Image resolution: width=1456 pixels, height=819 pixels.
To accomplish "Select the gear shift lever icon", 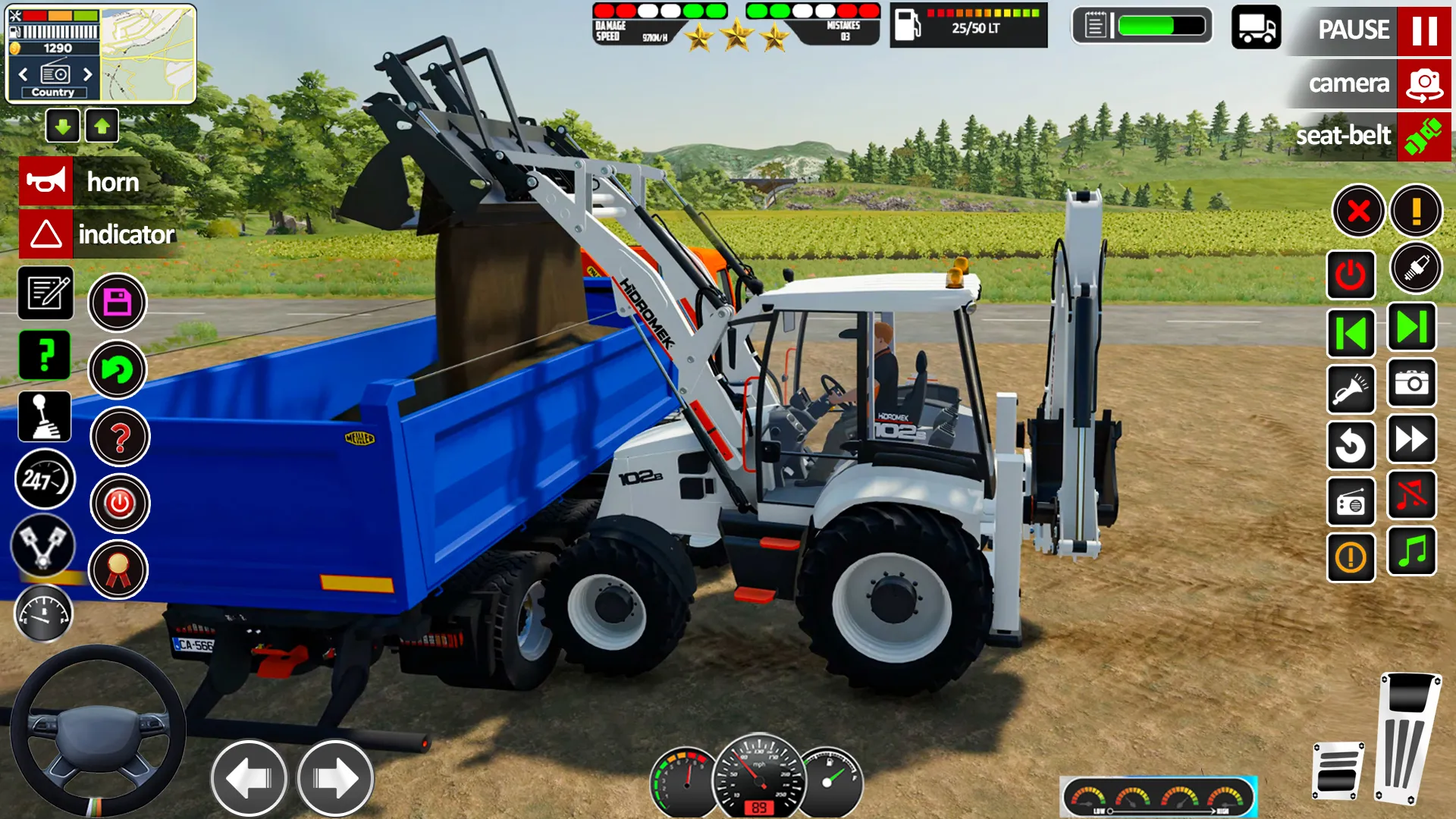I will [45, 416].
